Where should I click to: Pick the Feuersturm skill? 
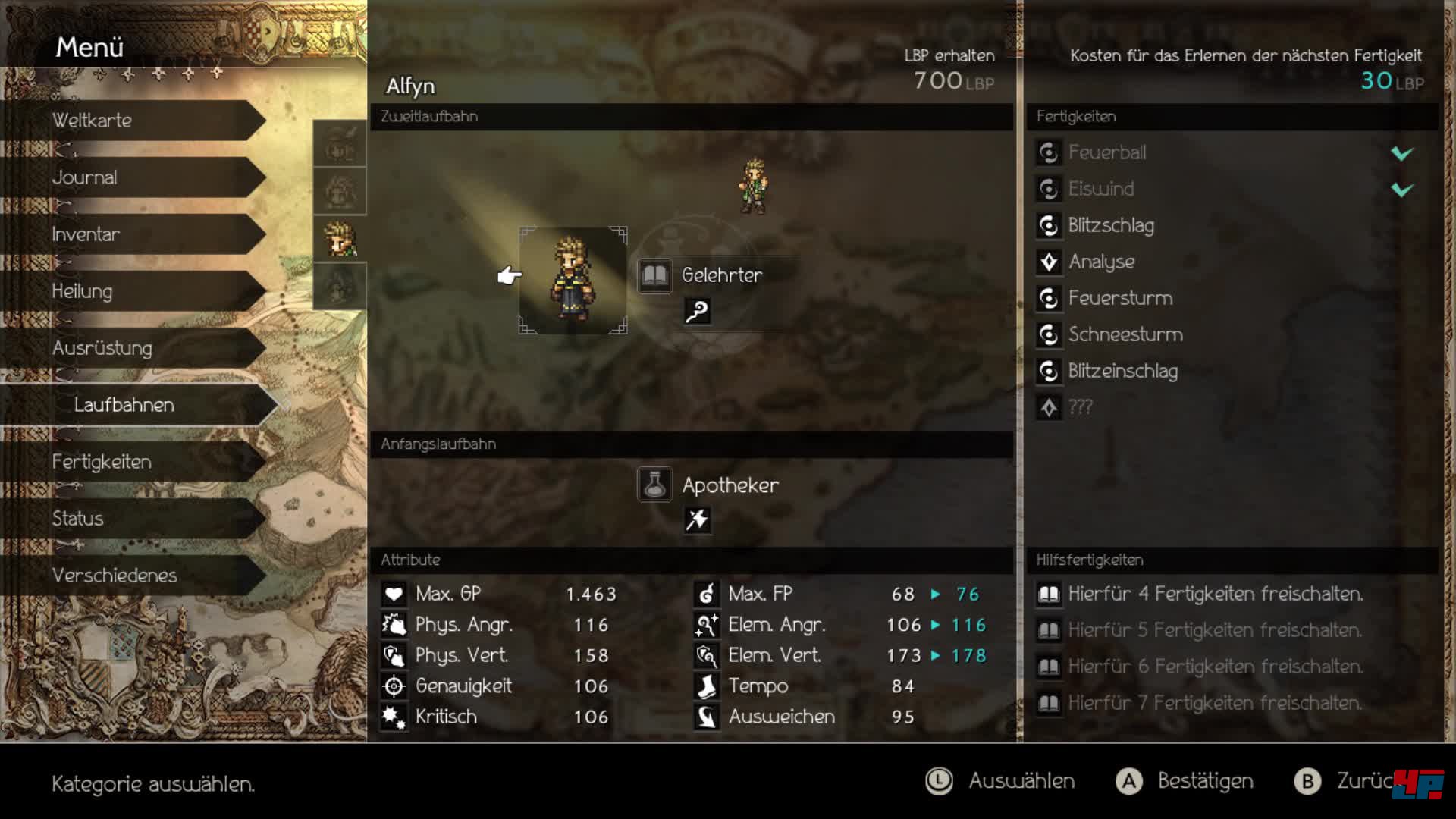(x=1120, y=298)
